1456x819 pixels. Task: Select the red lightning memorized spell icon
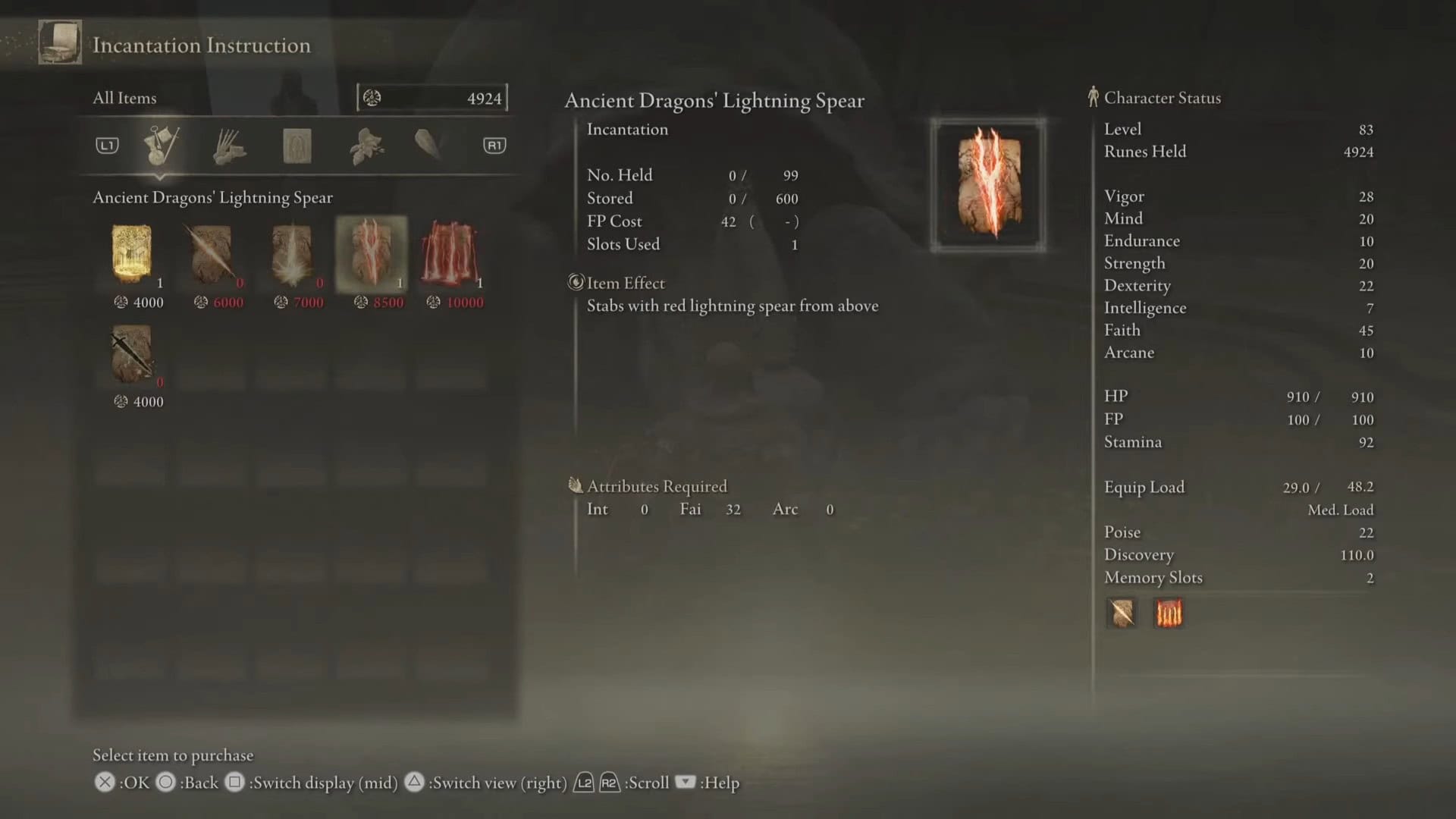[x=1168, y=613]
